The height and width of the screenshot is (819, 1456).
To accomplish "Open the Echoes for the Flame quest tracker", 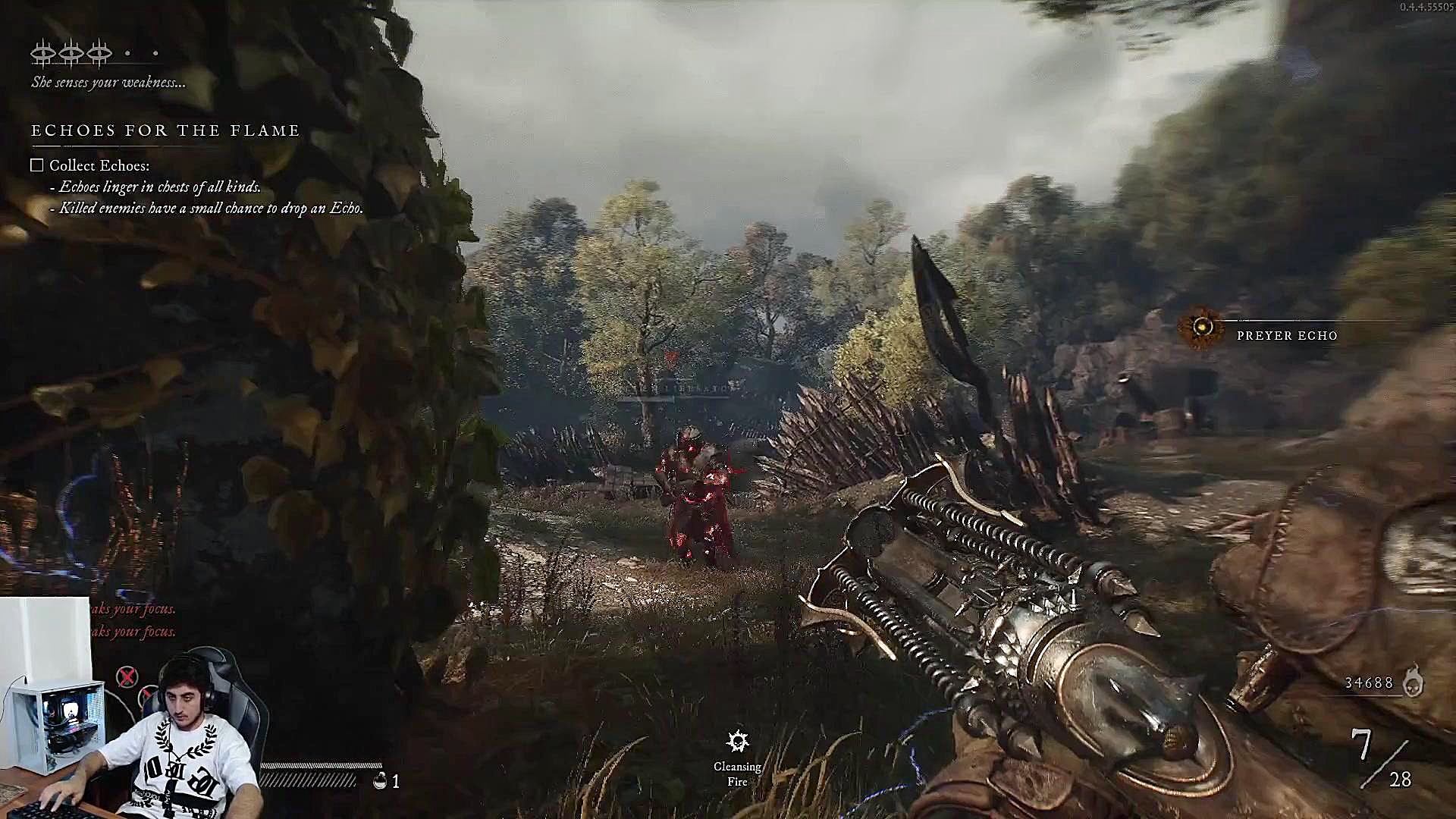I will (x=165, y=131).
